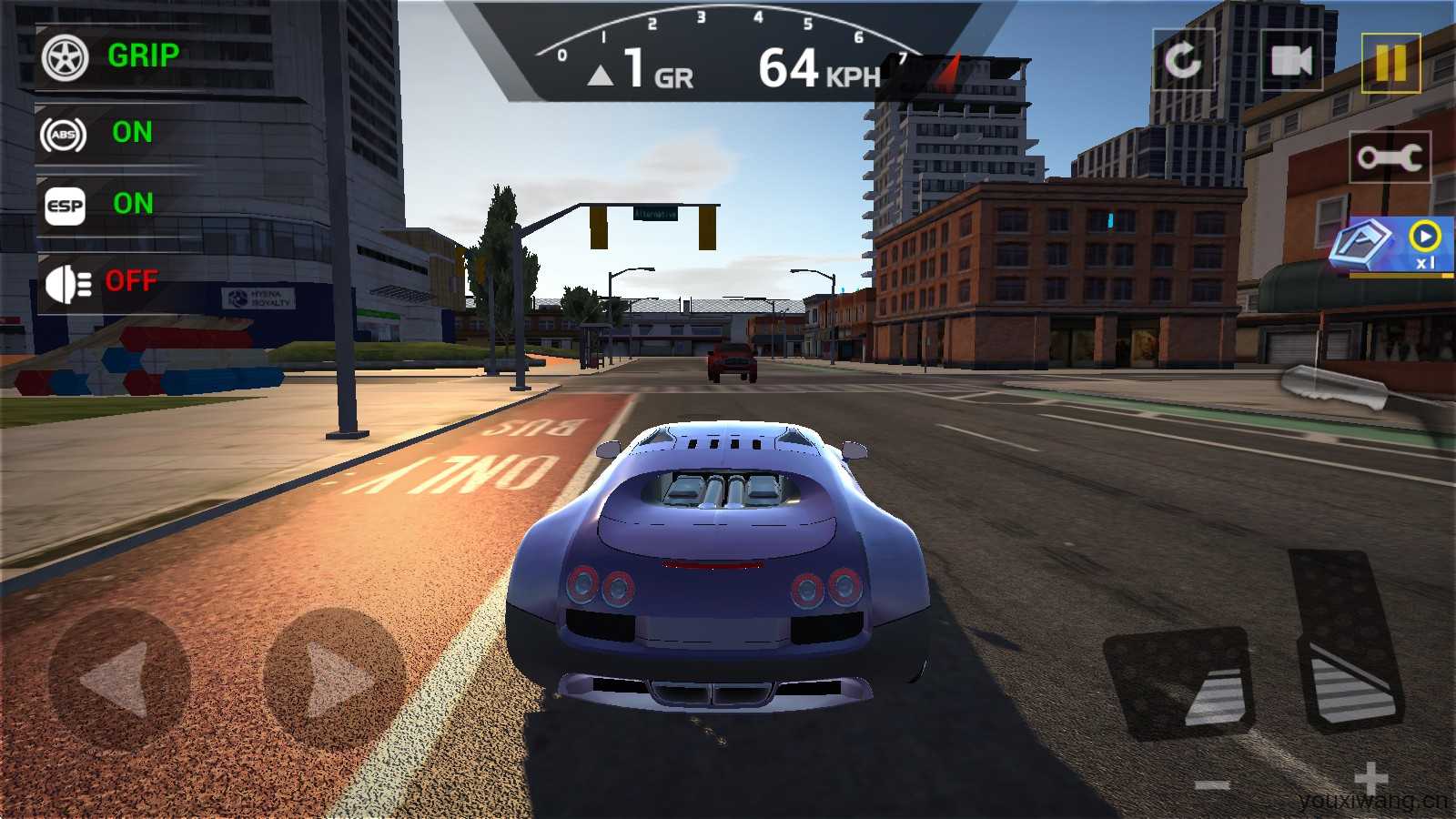Tap the brake pedal
The width and height of the screenshot is (1456, 819).
point(1180,682)
